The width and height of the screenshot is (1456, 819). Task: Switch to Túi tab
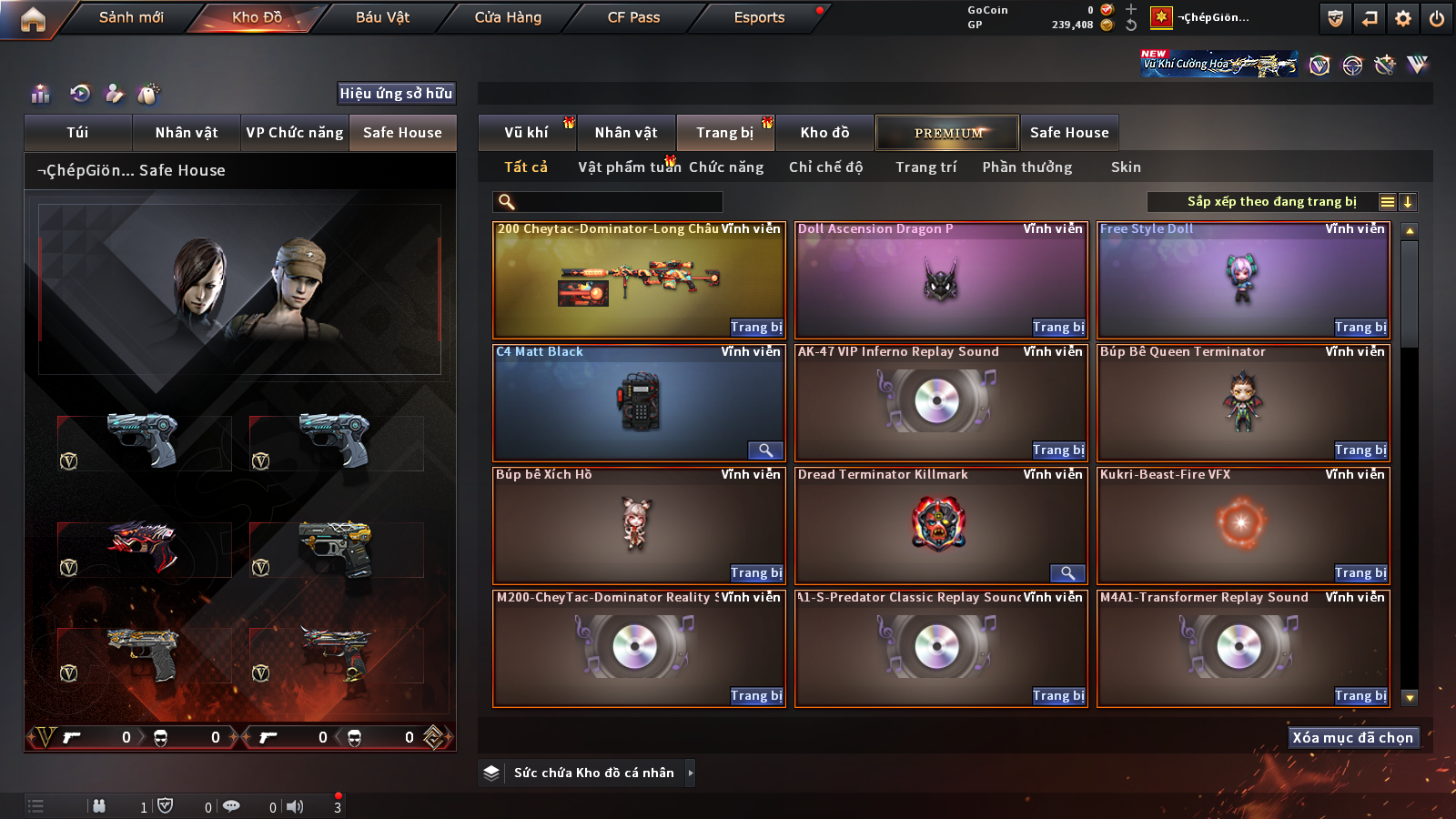(x=77, y=133)
